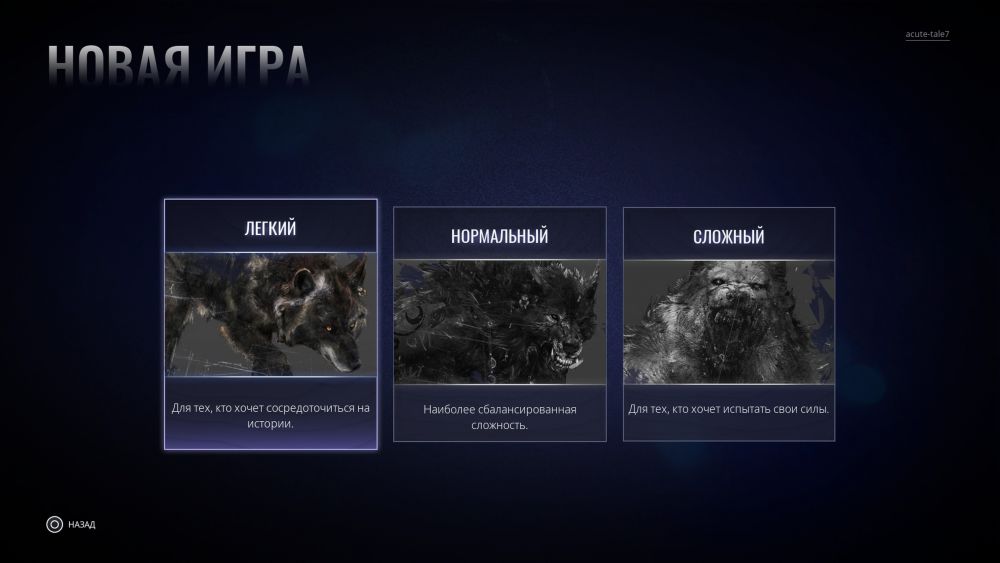Choose the НОРМАЛЬНЫЙ difficulty card
The image size is (1000, 563).
pos(500,324)
